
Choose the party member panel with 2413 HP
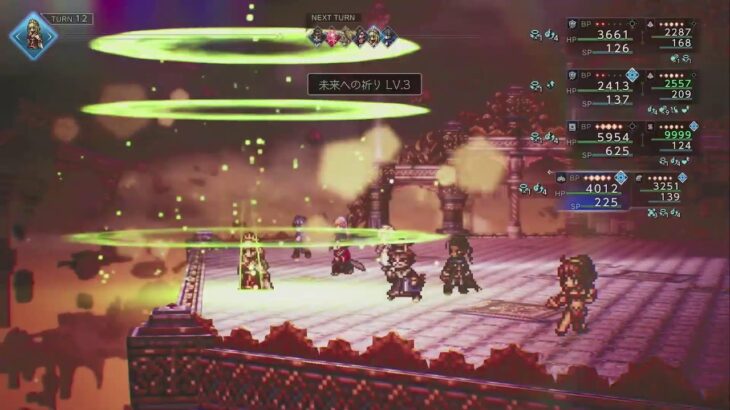click(x=602, y=88)
